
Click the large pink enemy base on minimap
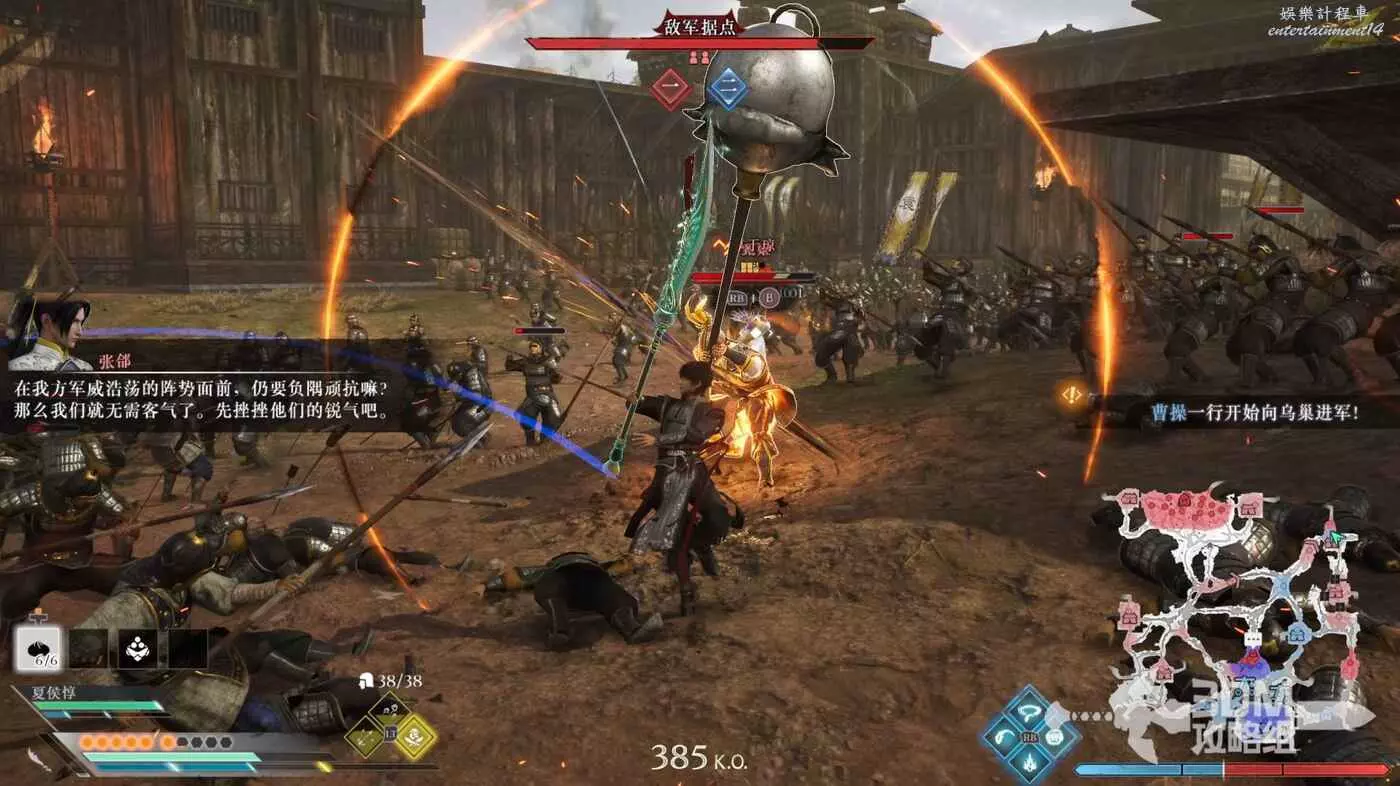pyautogui.click(x=1185, y=510)
